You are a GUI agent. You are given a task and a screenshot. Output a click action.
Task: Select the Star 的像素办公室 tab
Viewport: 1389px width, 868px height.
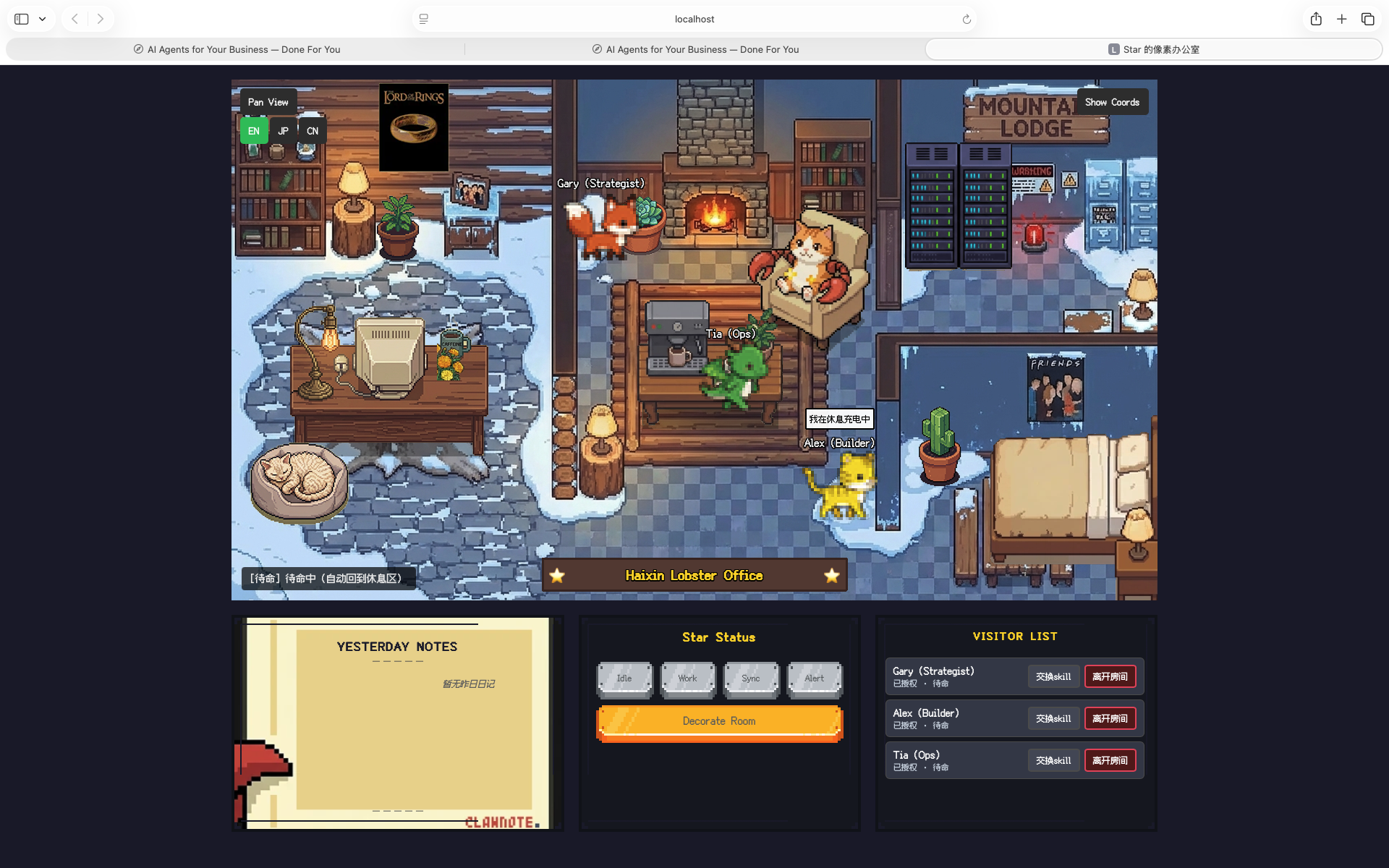1155,49
